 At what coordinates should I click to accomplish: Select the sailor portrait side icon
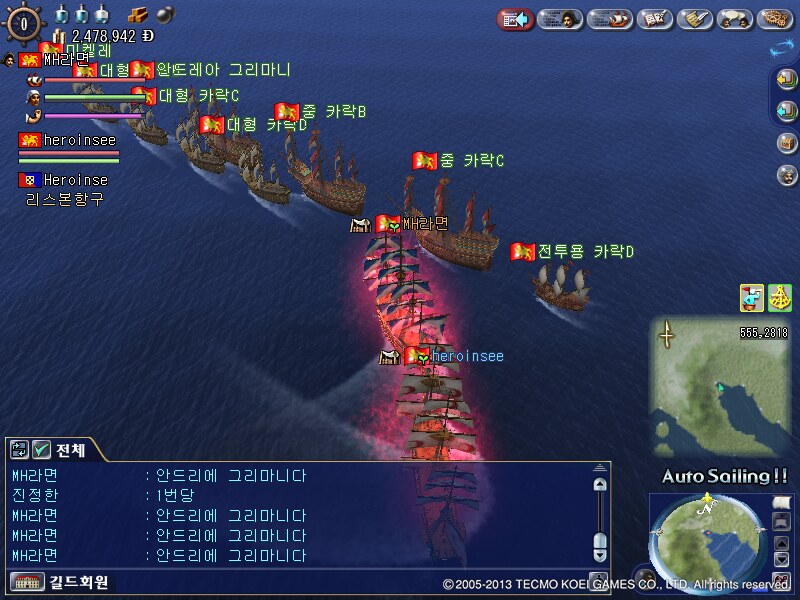pos(786,175)
